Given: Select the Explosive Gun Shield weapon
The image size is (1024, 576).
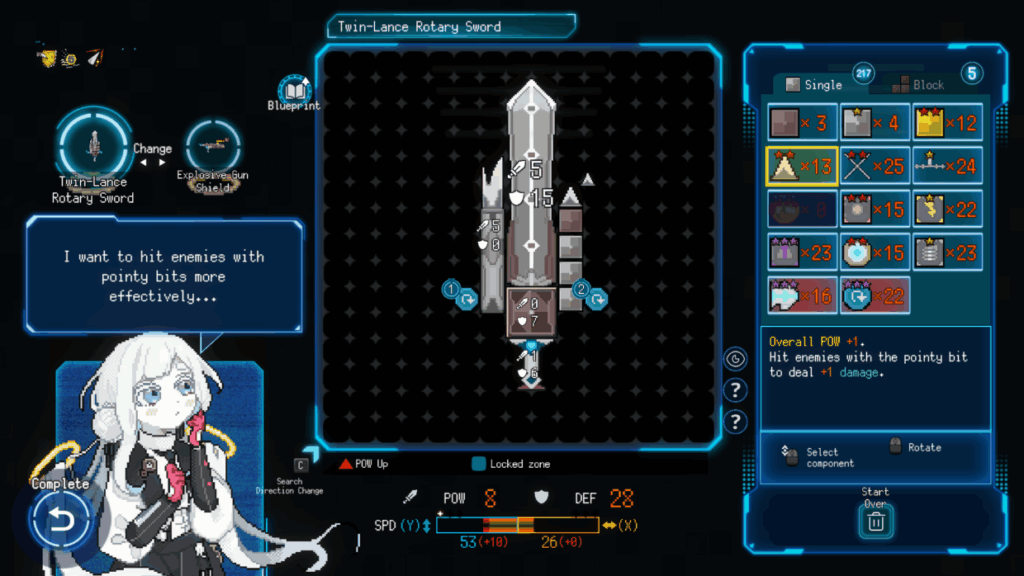Looking at the screenshot, I should [212, 147].
